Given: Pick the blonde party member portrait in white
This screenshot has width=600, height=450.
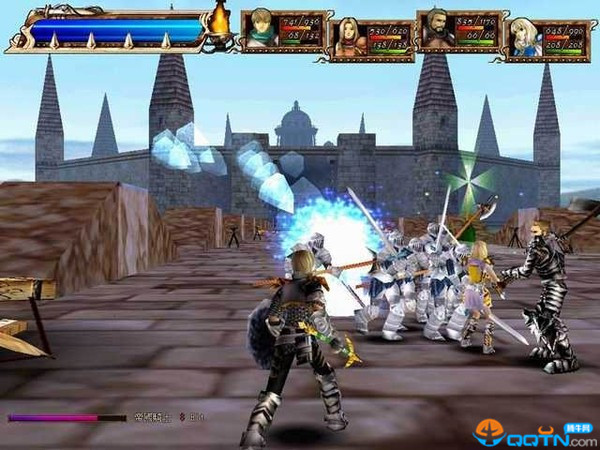Looking at the screenshot, I should [526, 39].
